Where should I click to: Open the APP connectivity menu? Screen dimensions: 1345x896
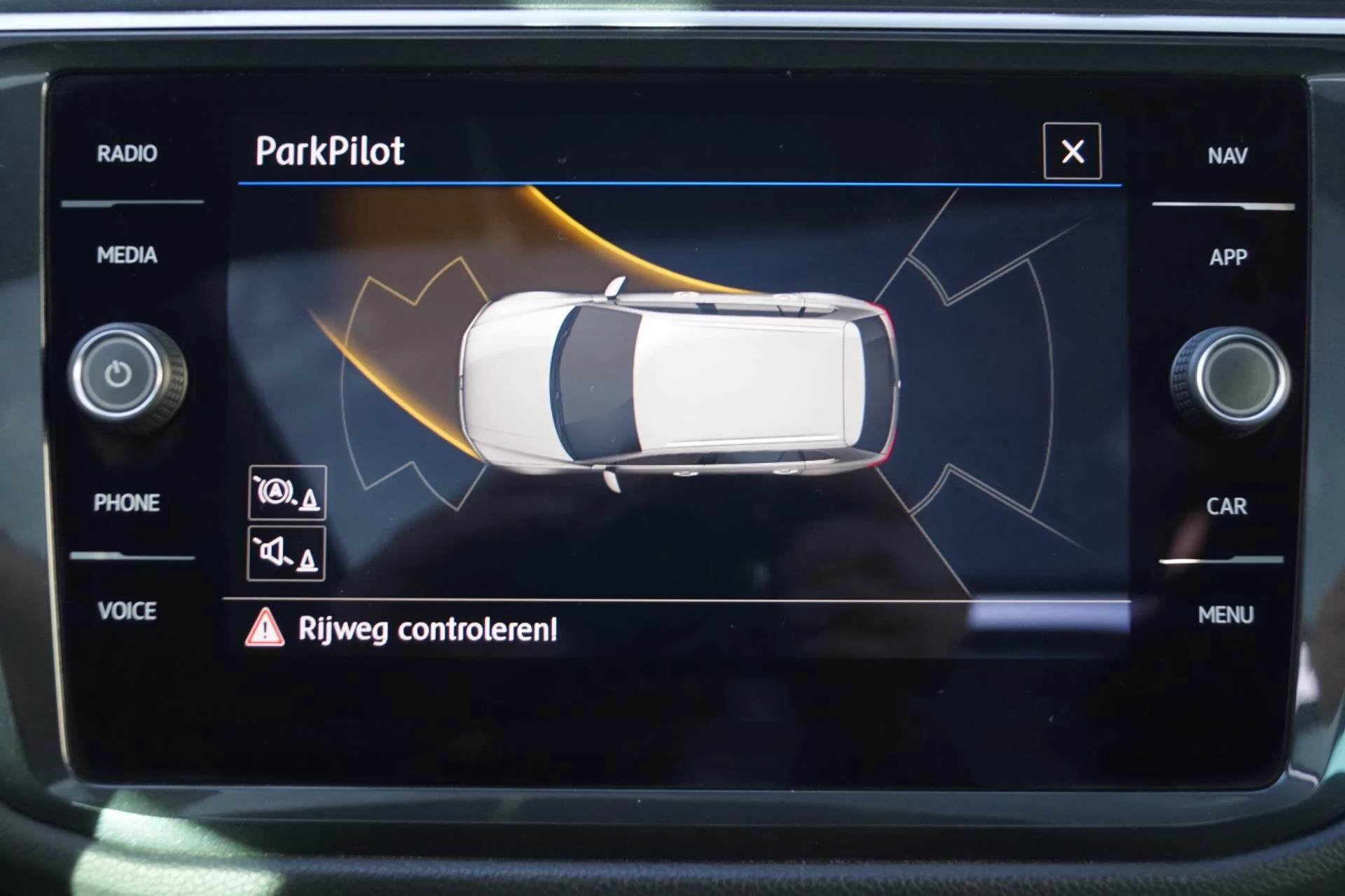(x=1228, y=257)
